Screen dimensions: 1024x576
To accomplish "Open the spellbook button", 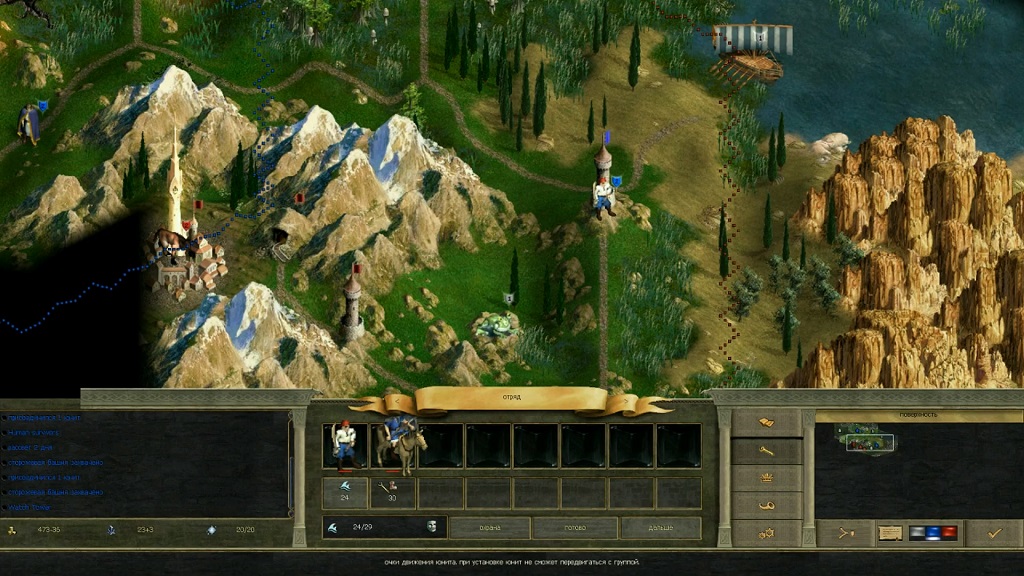I will 766,424.
